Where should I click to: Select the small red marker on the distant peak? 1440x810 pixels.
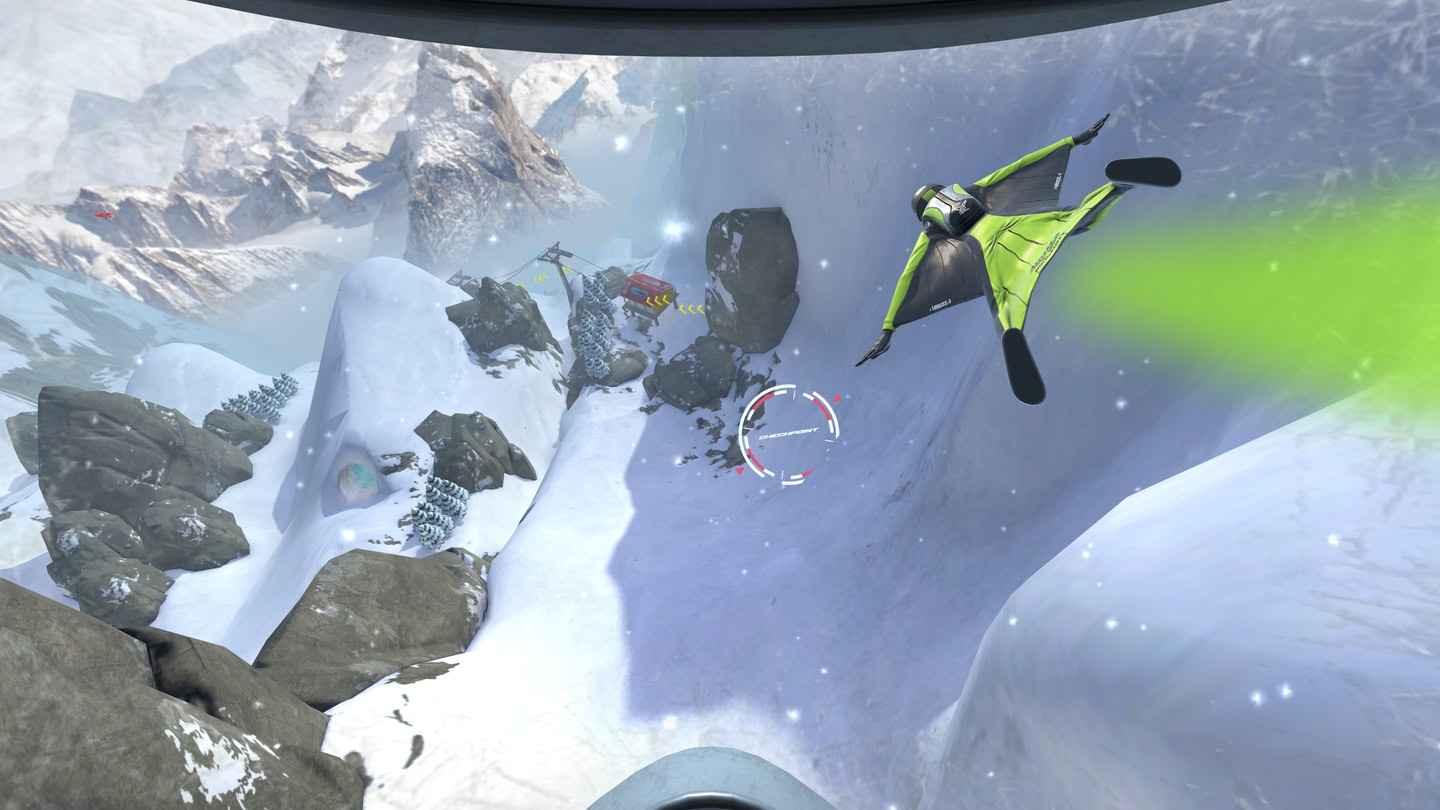(x=103, y=213)
